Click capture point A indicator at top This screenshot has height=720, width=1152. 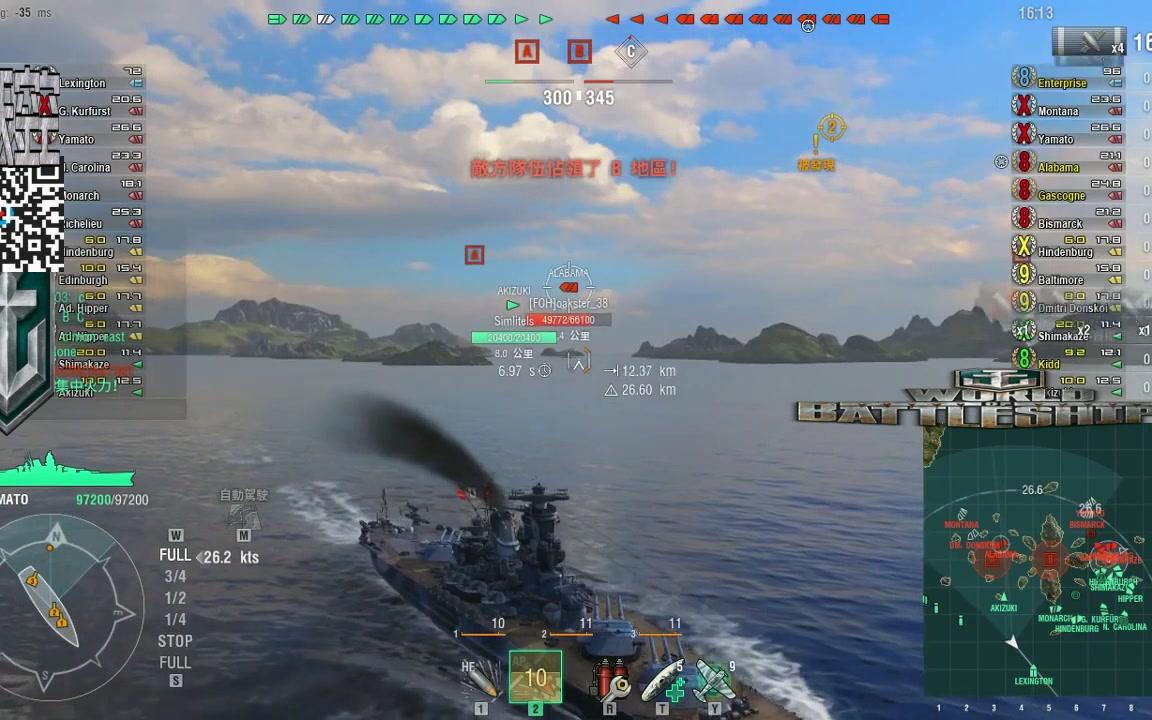pyautogui.click(x=527, y=51)
